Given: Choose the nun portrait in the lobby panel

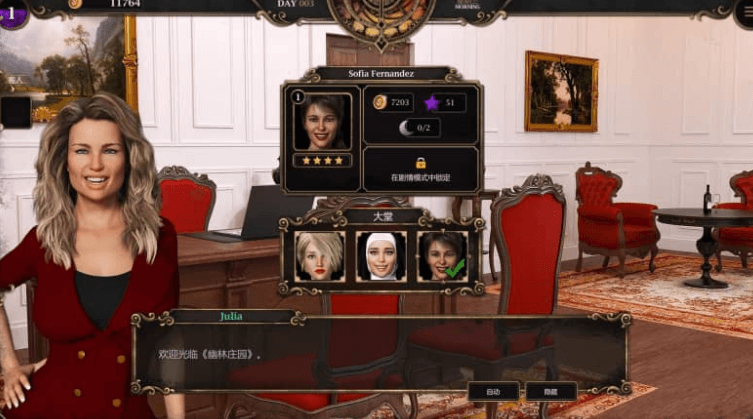Looking at the screenshot, I should 381,257.
